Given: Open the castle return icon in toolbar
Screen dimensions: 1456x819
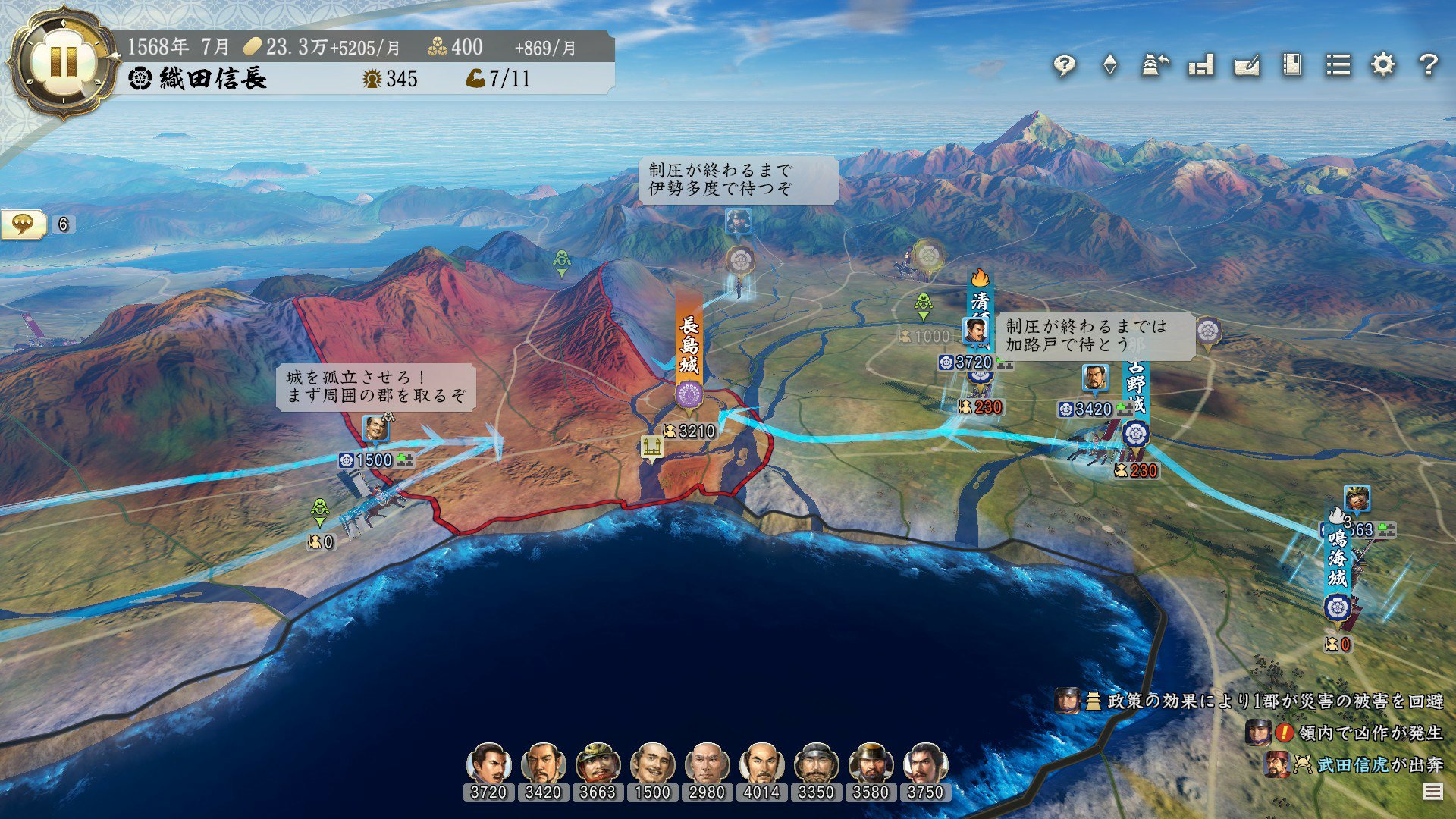Looking at the screenshot, I should (1154, 66).
